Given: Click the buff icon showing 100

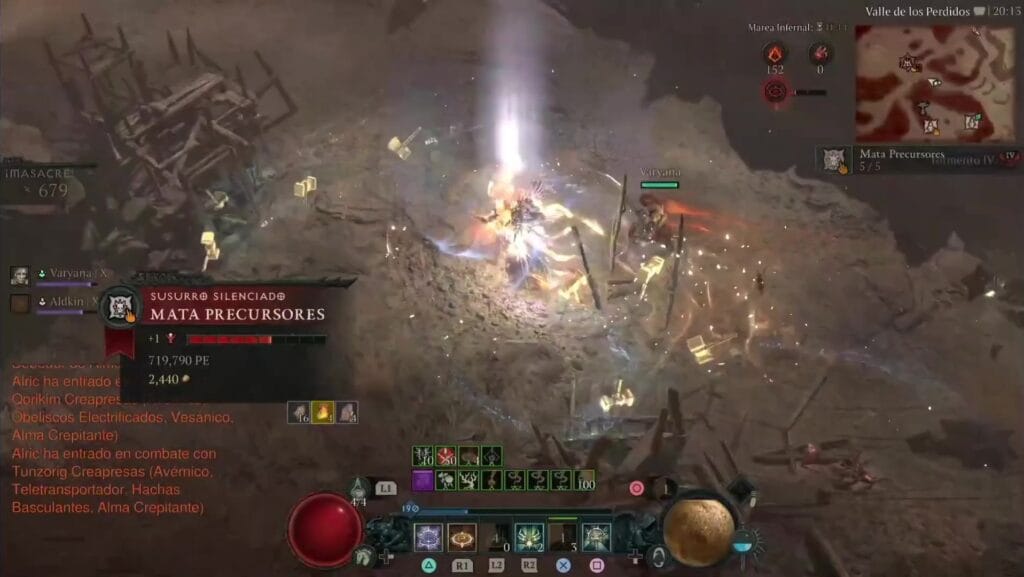Looking at the screenshot, I should click(584, 480).
